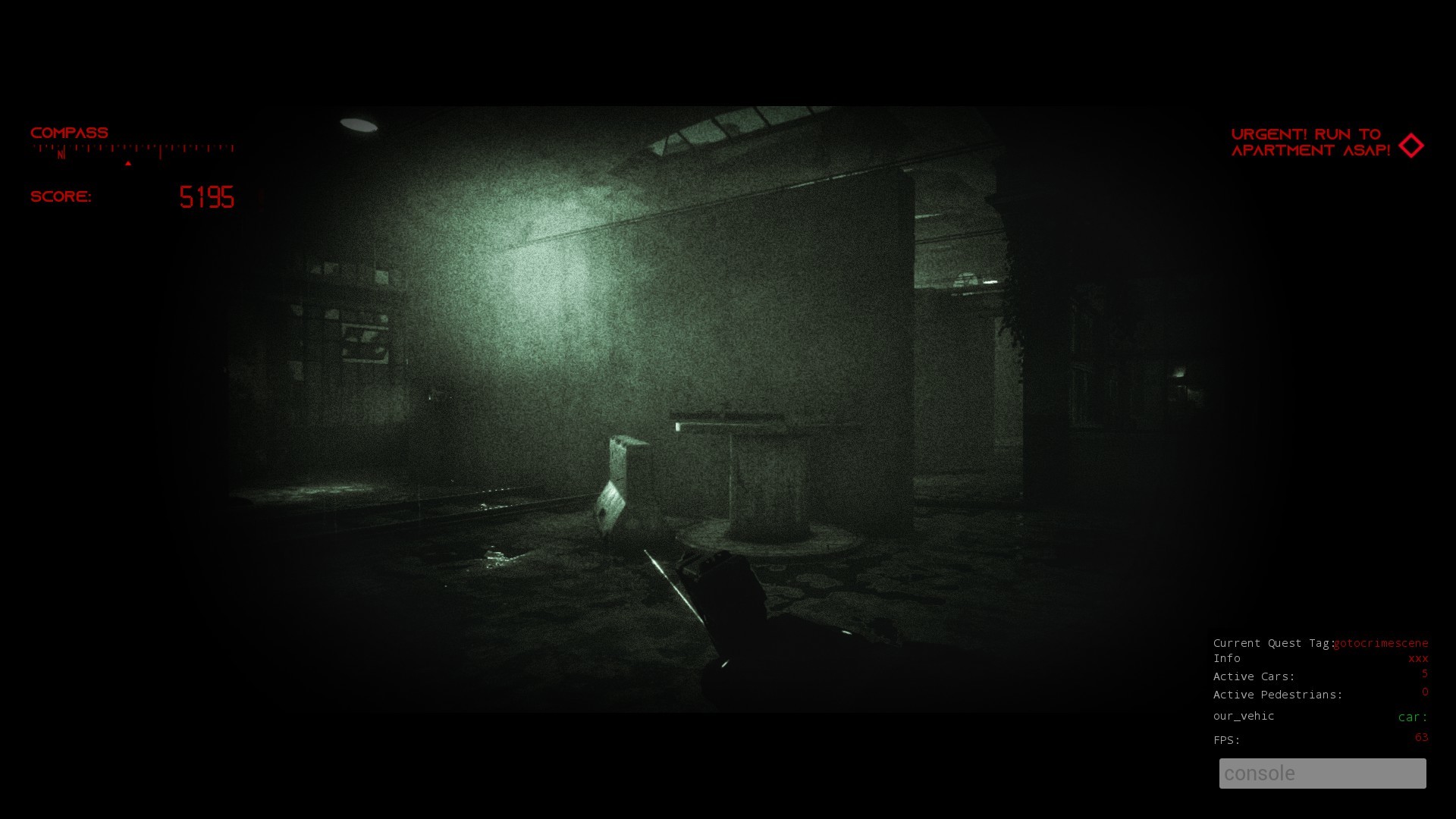Click the SCORE label in the HUD

[61, 196]
